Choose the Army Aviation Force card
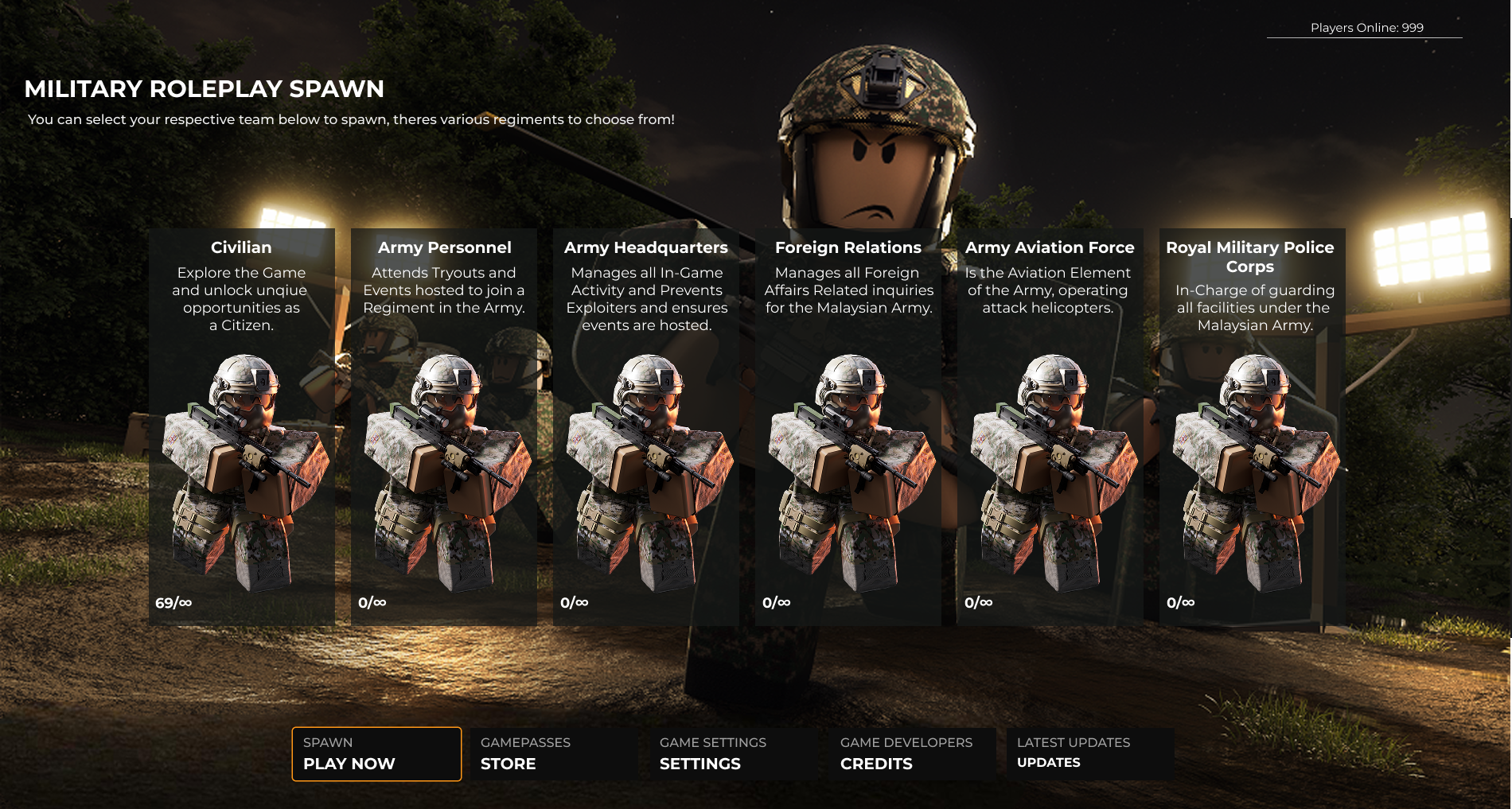 [1050, 426]
